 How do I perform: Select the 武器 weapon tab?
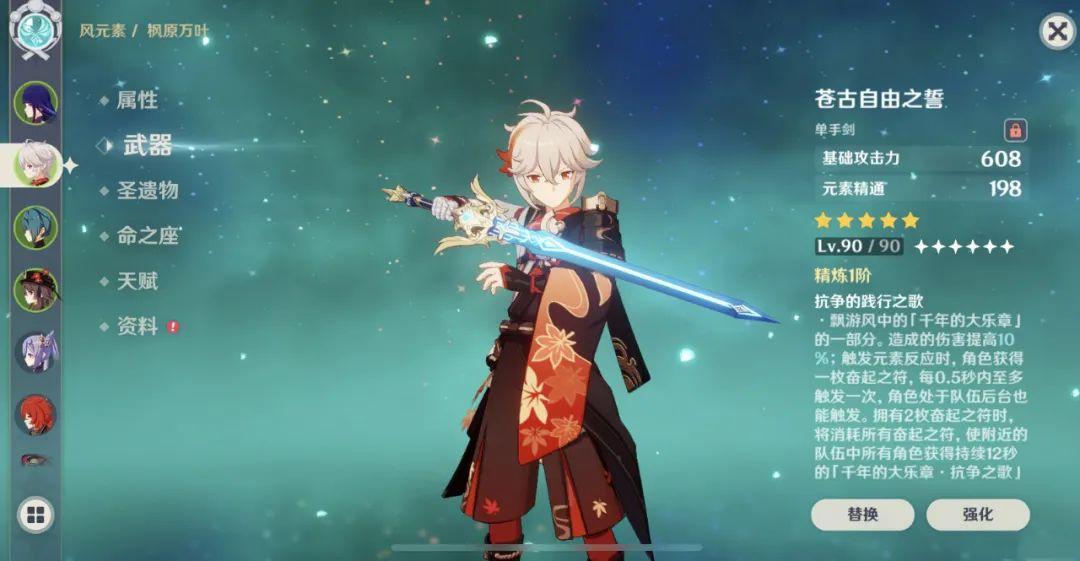pos(146,145)
